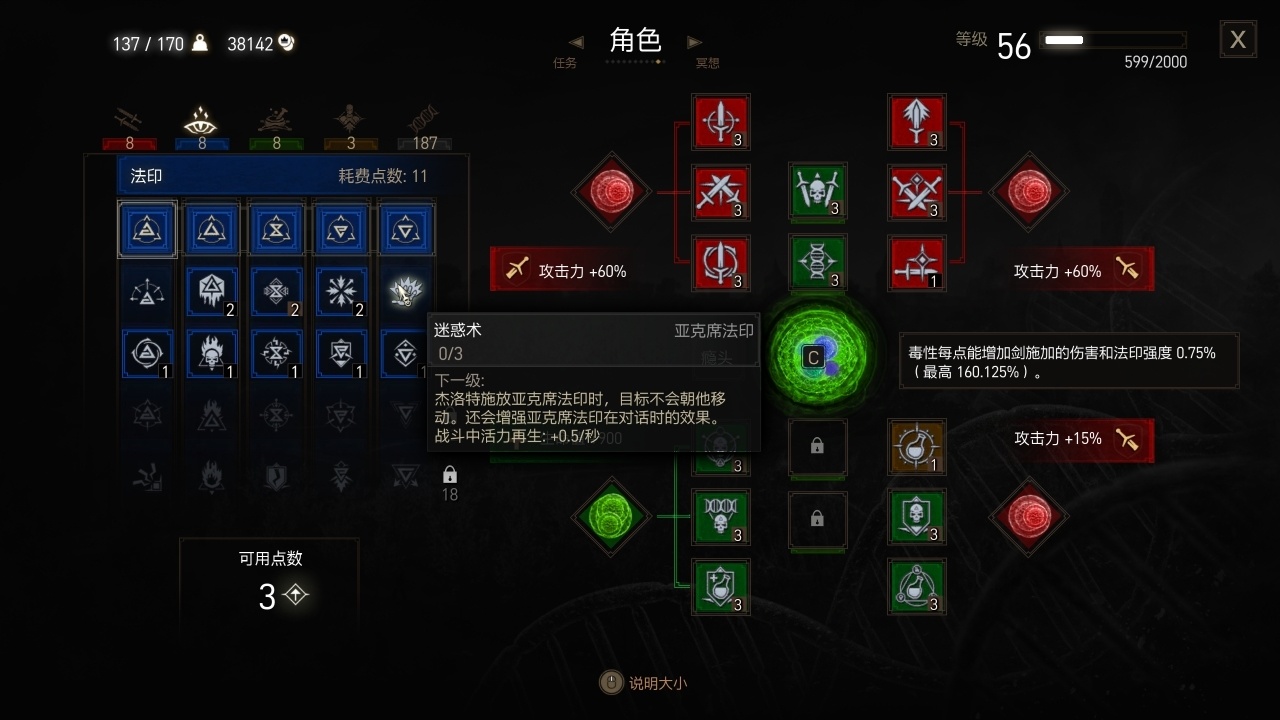Select the lower green mutagen diamond slot
Viewport: 1280px width, 720px height.
click(x=611, y=517)
